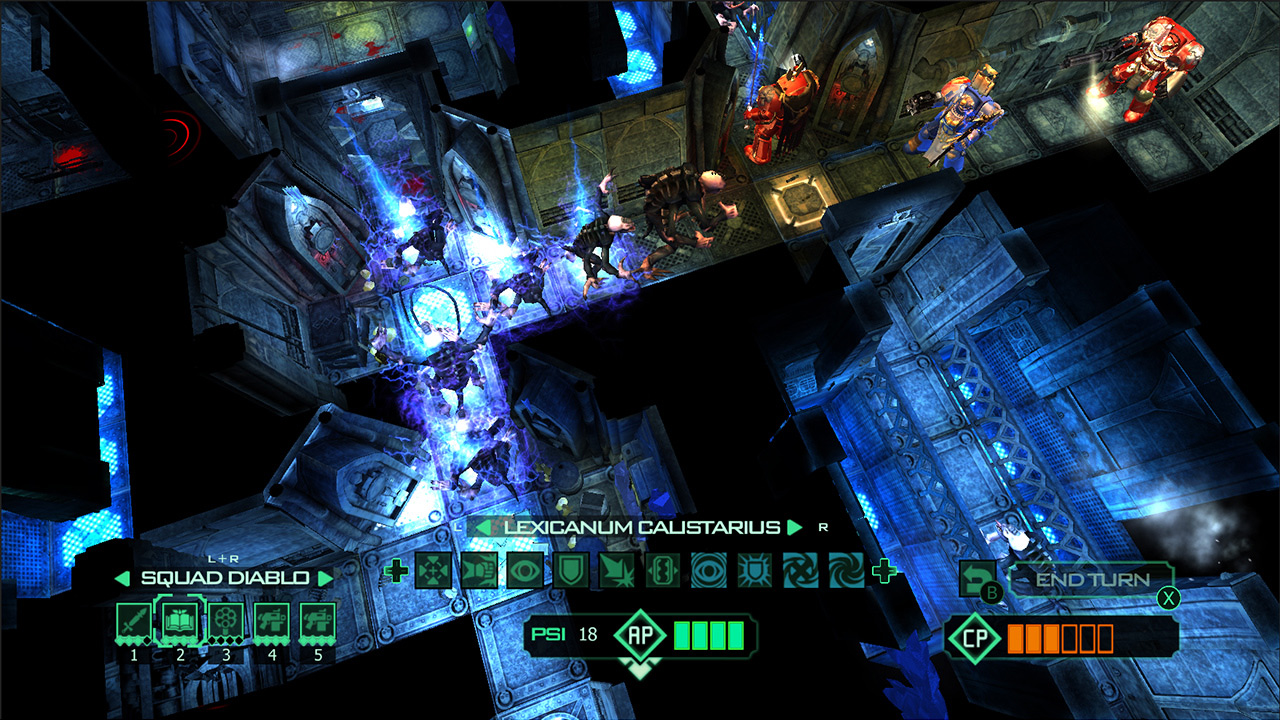The height and width of the screenshot is (720, 1280).
Task: Activate the power fist melee ability
Action: [x=478, y=570]
